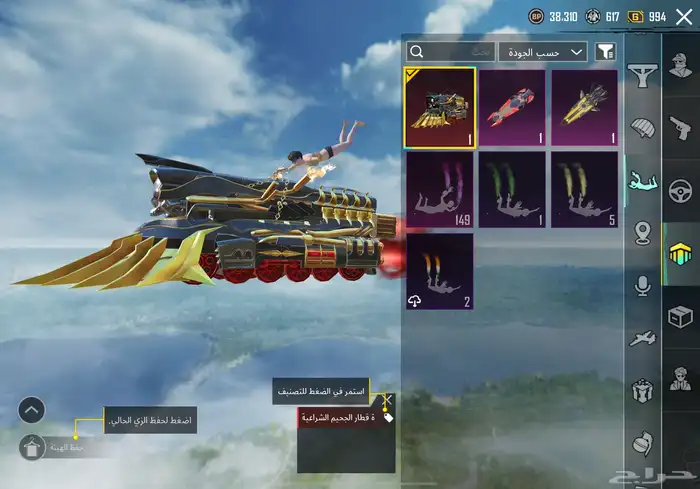Open the inventory filter button

tap(605, 51)
